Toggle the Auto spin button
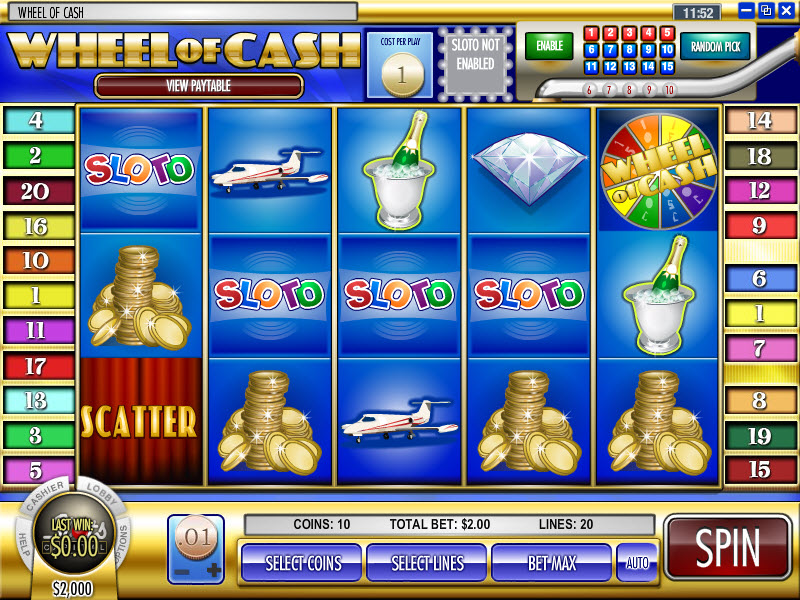800x600 pixels. click(x=636, y=563)
